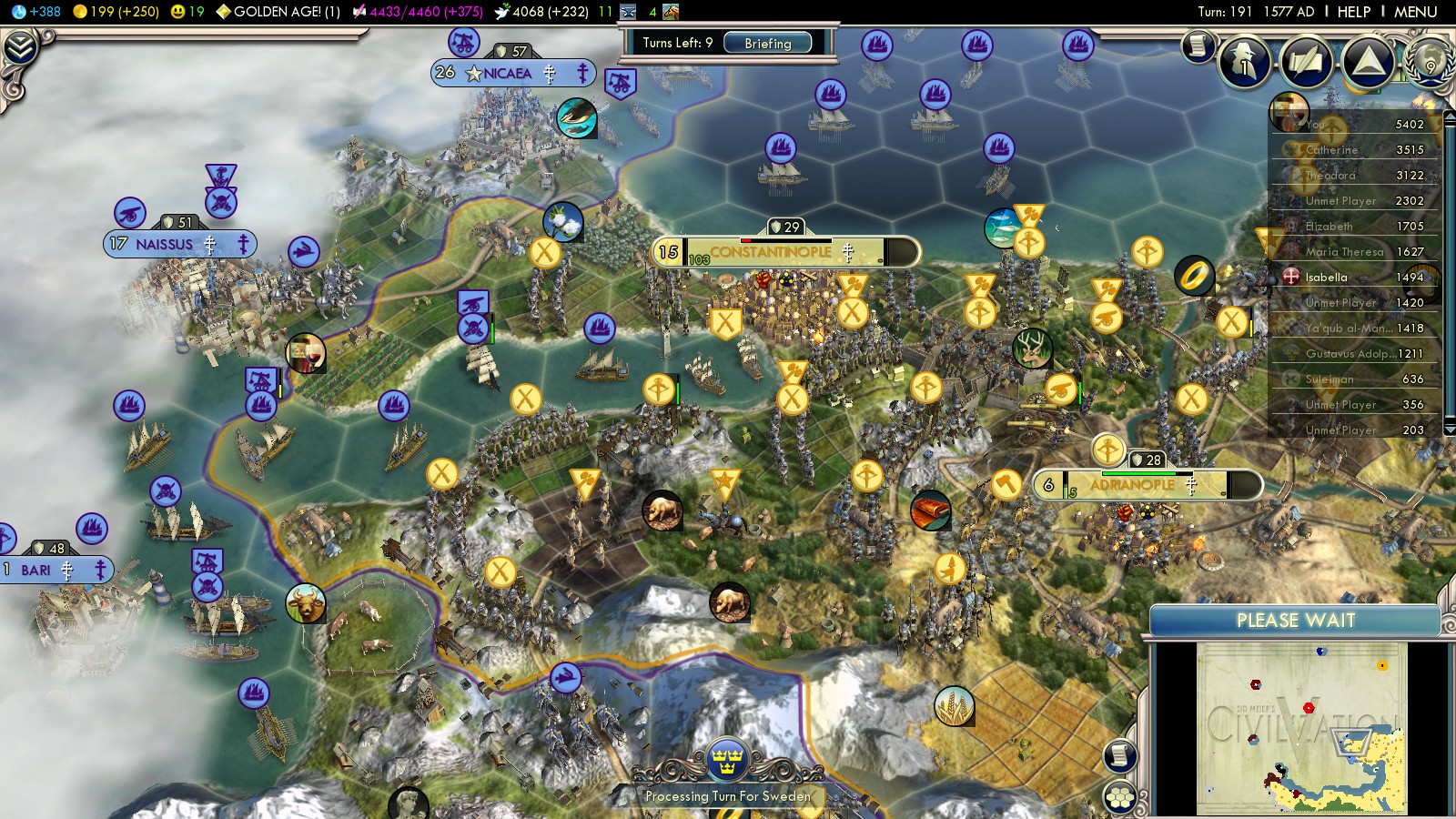Open the HELP Civilopedia

(1353, 12)
